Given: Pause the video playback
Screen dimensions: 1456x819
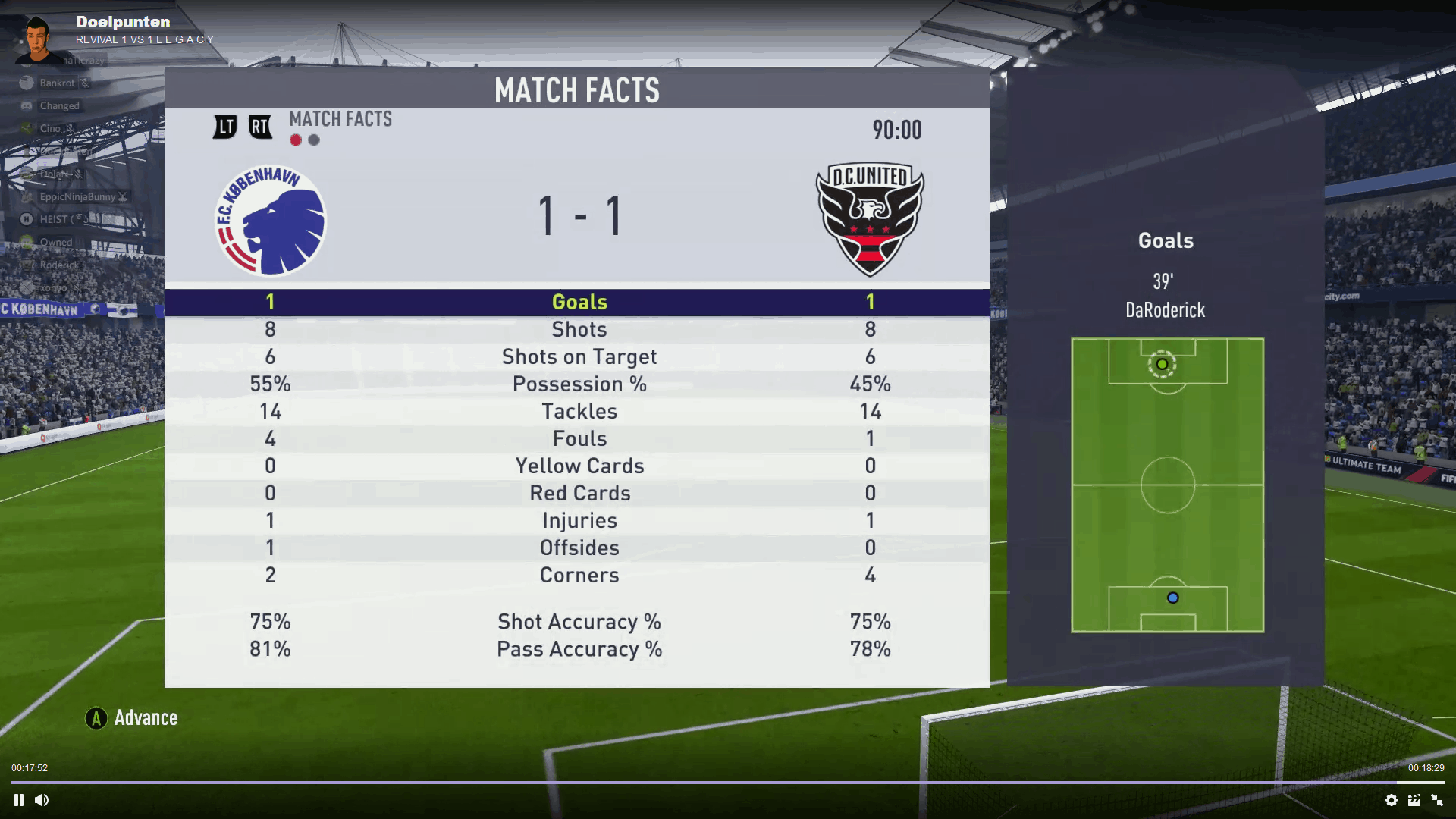Looking at the screenshot, I should (19, 800).
